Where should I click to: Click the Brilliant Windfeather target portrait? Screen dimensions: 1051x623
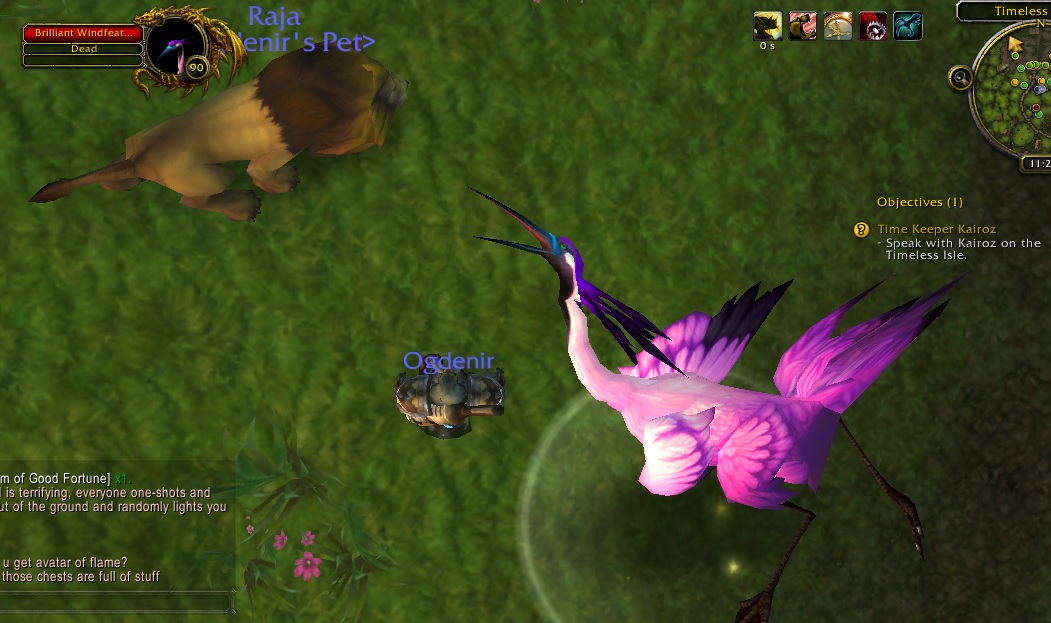coord(177,48)
